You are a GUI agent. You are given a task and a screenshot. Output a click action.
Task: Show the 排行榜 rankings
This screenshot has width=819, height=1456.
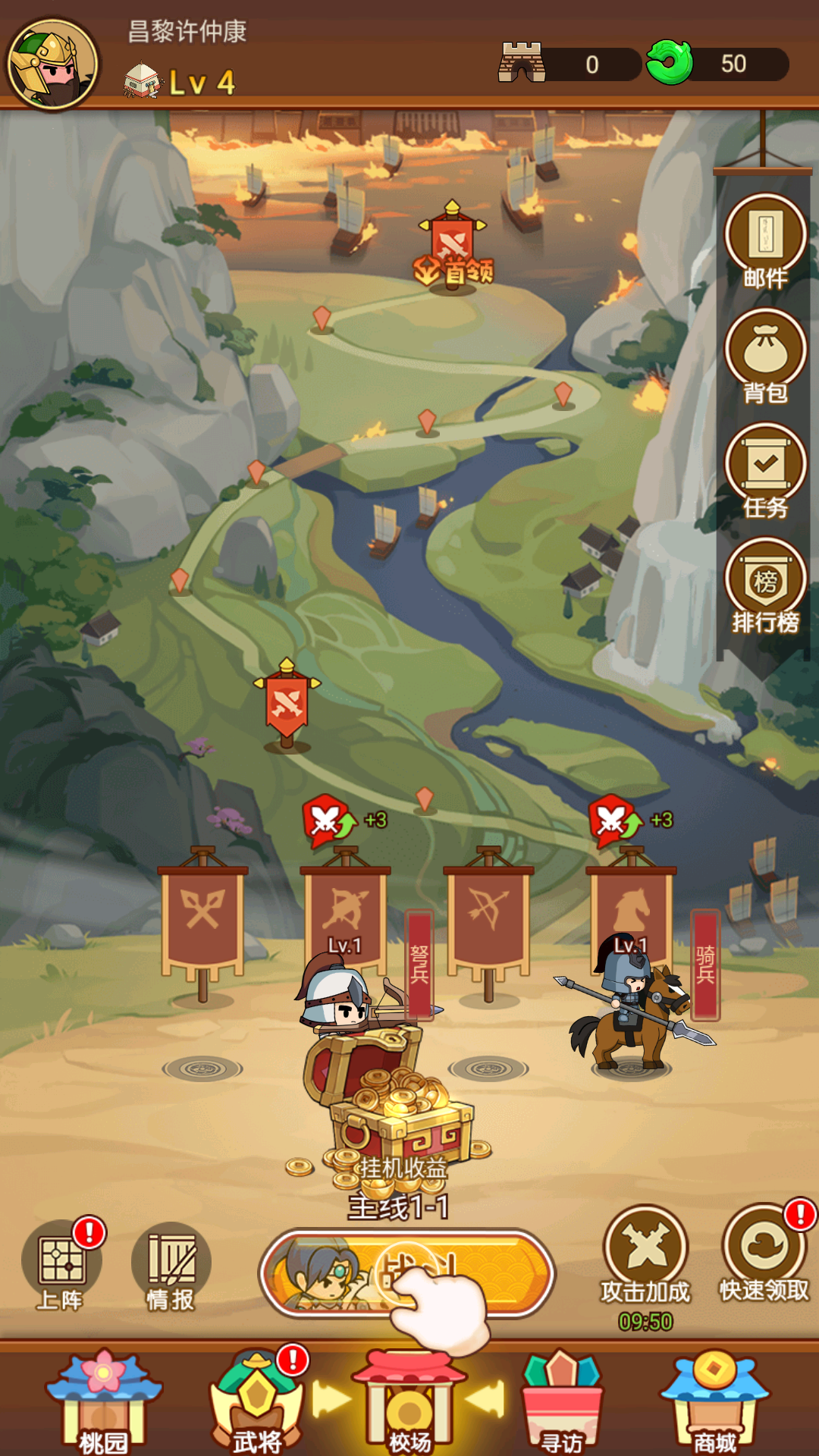765,584
